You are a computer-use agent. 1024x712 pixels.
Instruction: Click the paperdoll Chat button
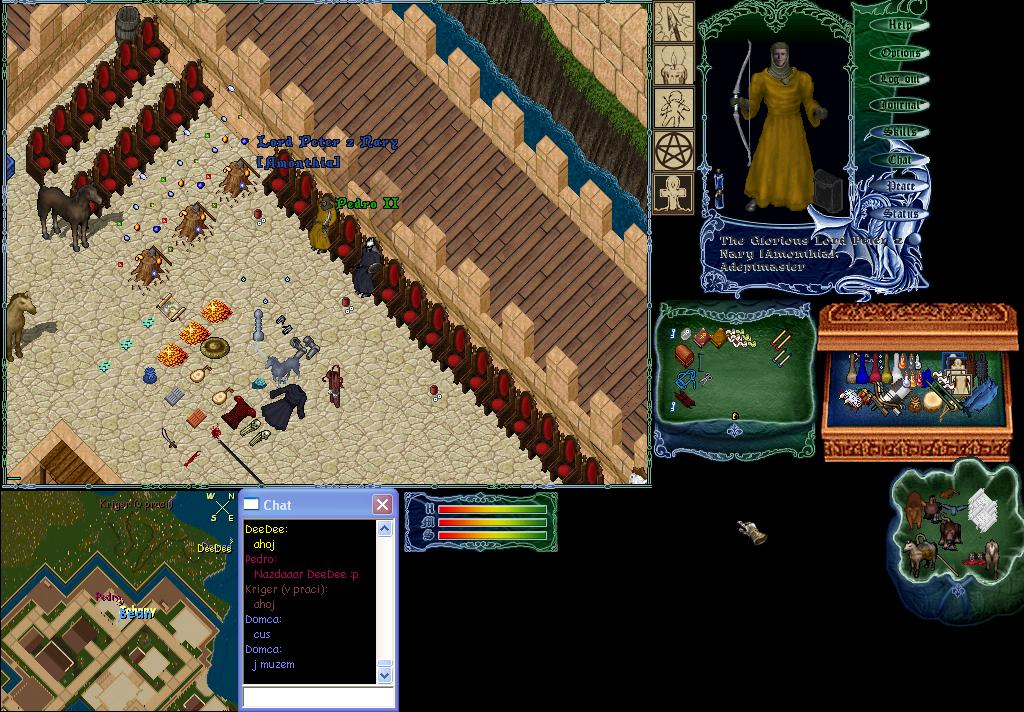[899, 159]
